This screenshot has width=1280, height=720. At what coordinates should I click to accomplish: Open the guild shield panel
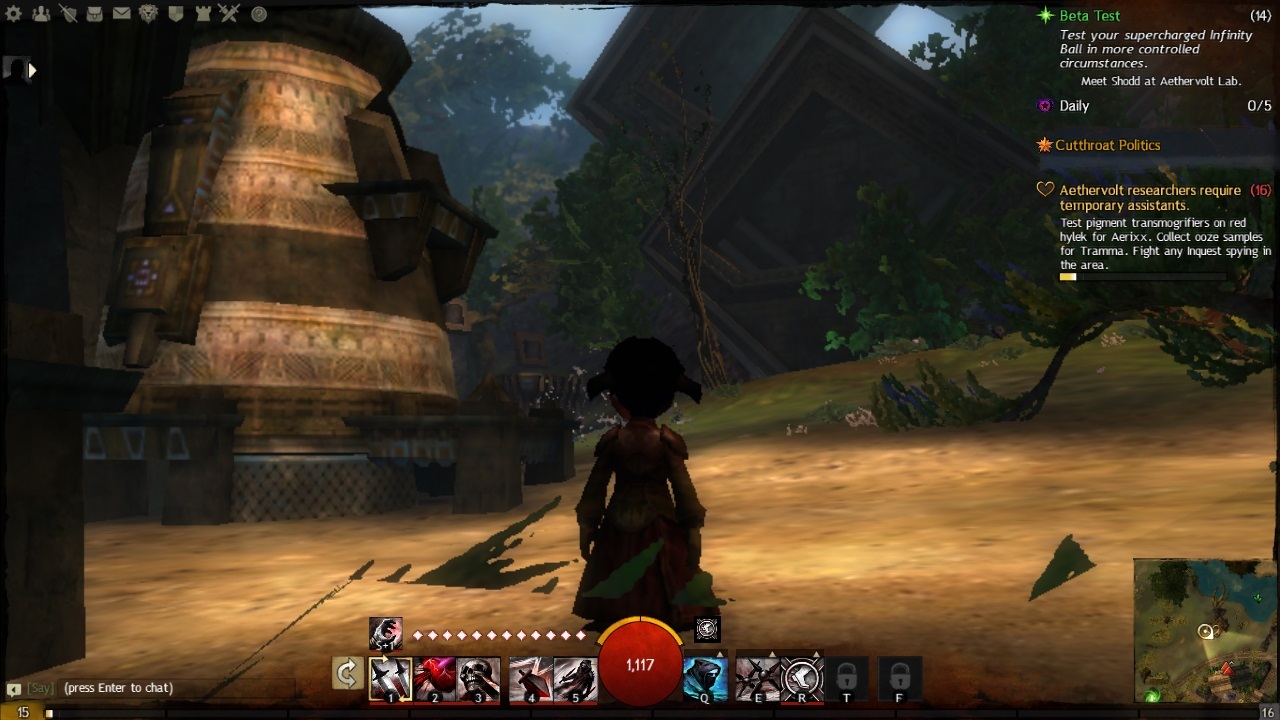pos(175,14)
